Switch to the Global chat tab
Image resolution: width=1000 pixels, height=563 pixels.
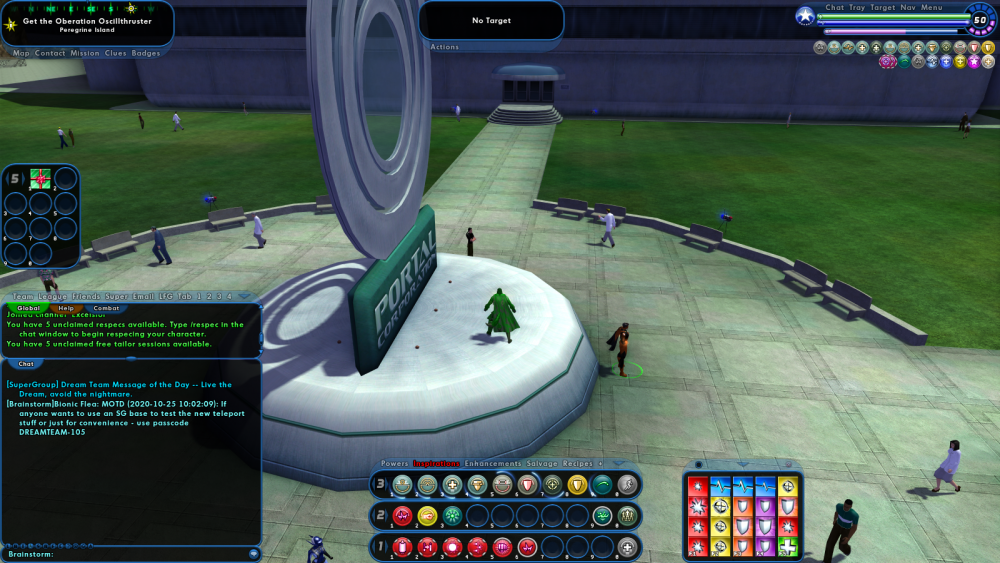pos(28,308)
